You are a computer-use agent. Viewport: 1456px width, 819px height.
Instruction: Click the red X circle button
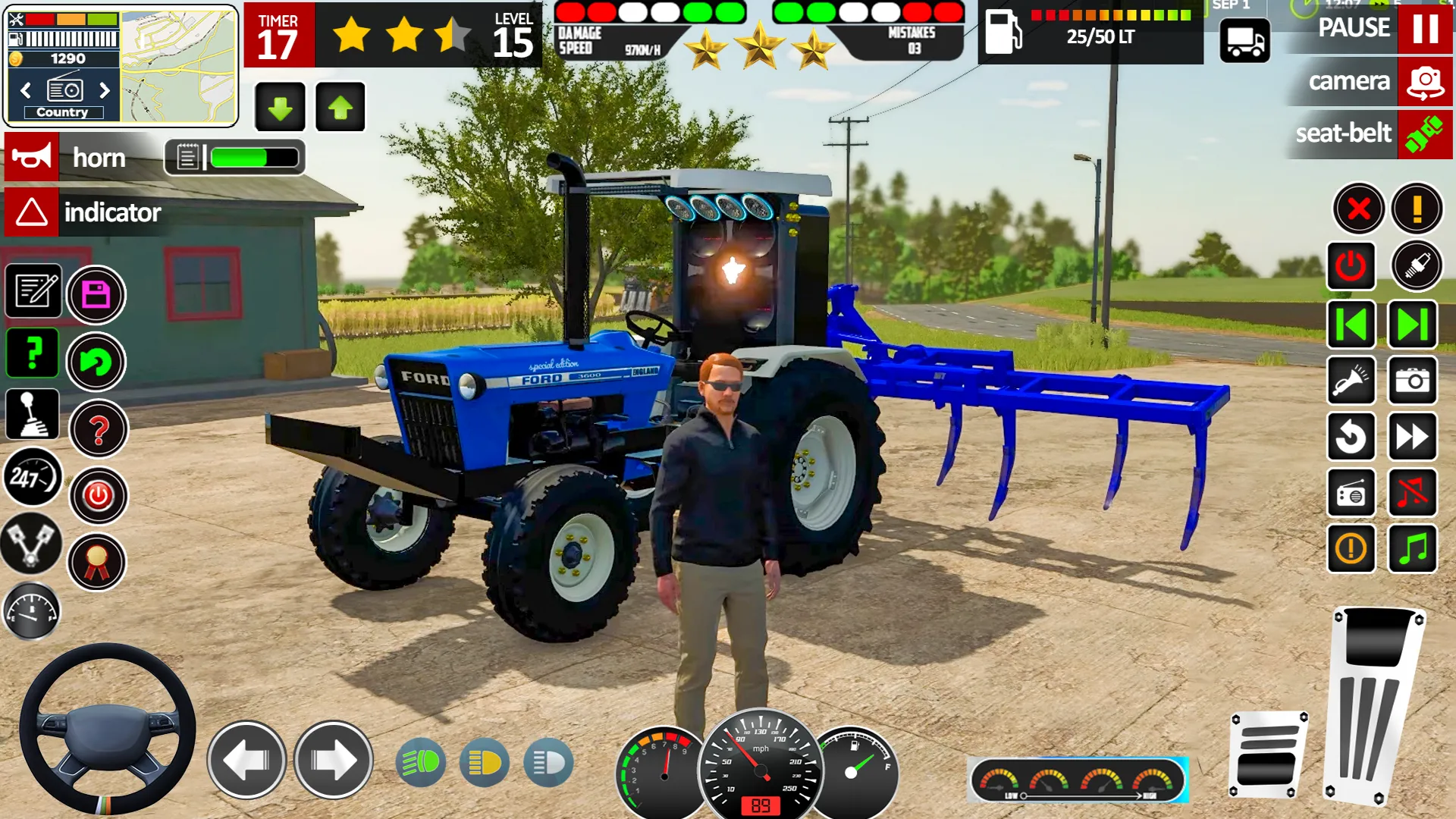click(1358, 208)
